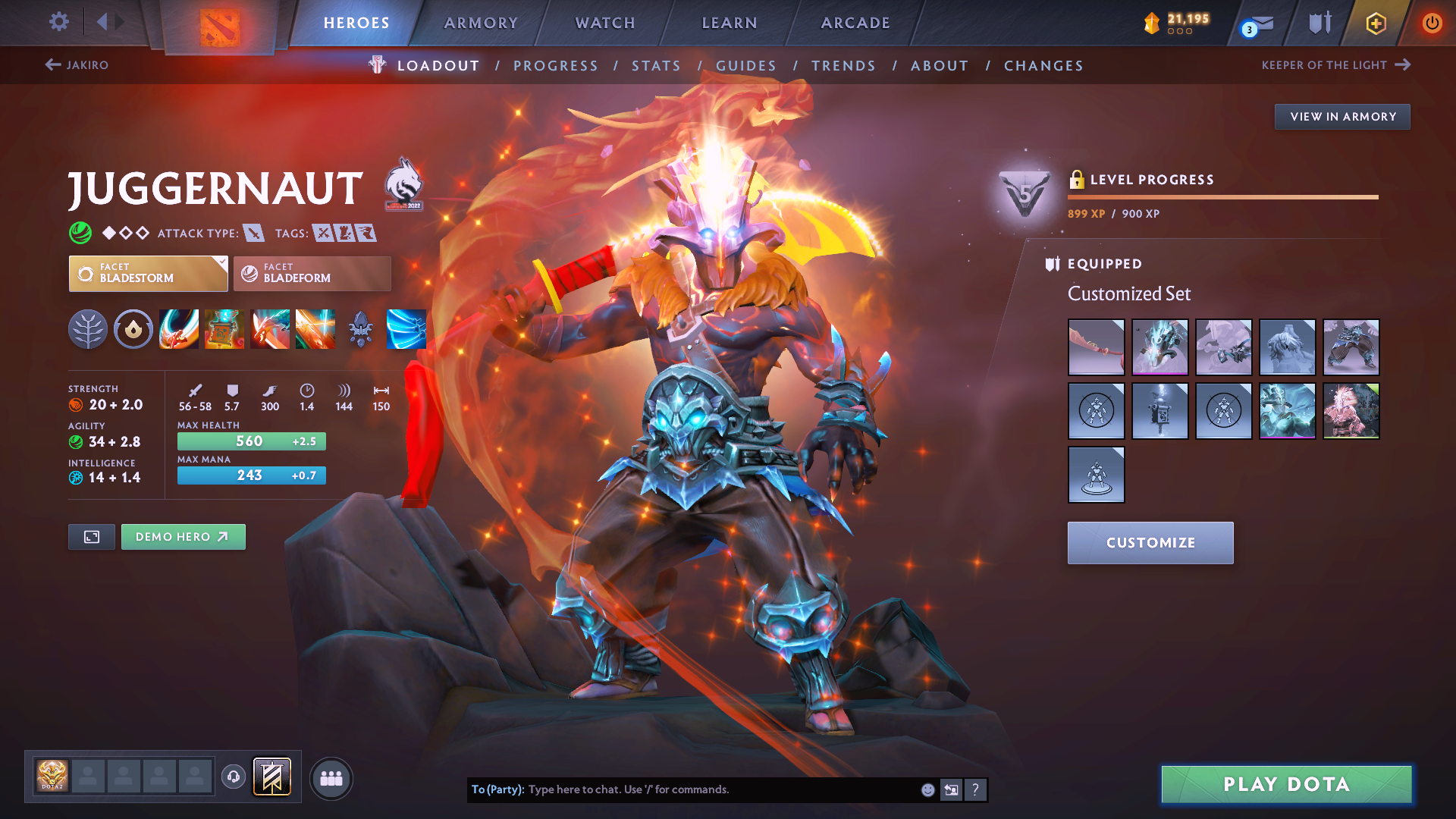Show the hero Progress section
This screenshot has width=1456, height=819.
(x=556, y=66)
